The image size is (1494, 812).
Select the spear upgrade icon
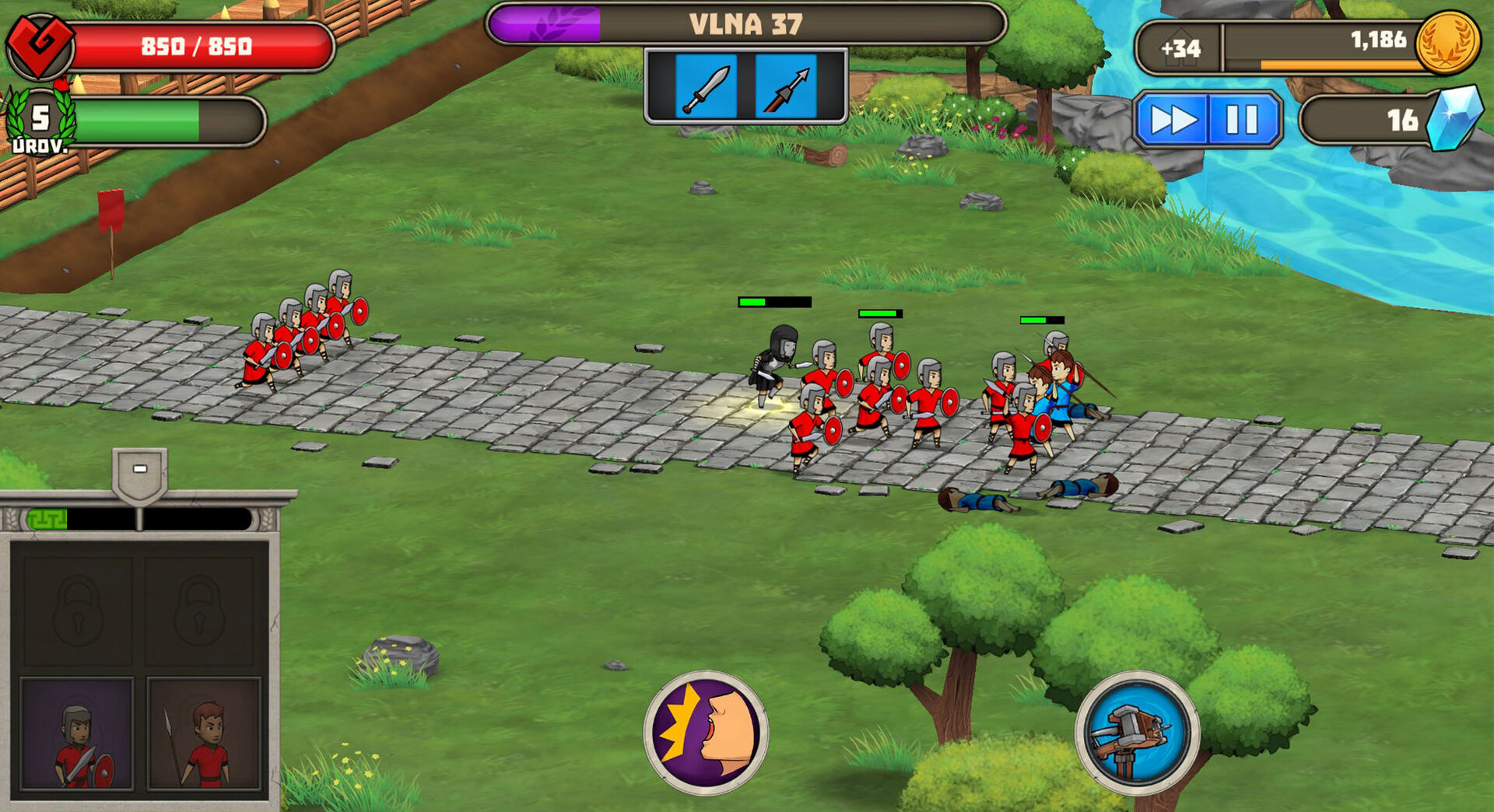pyautogui.click(x=786, y=86)
